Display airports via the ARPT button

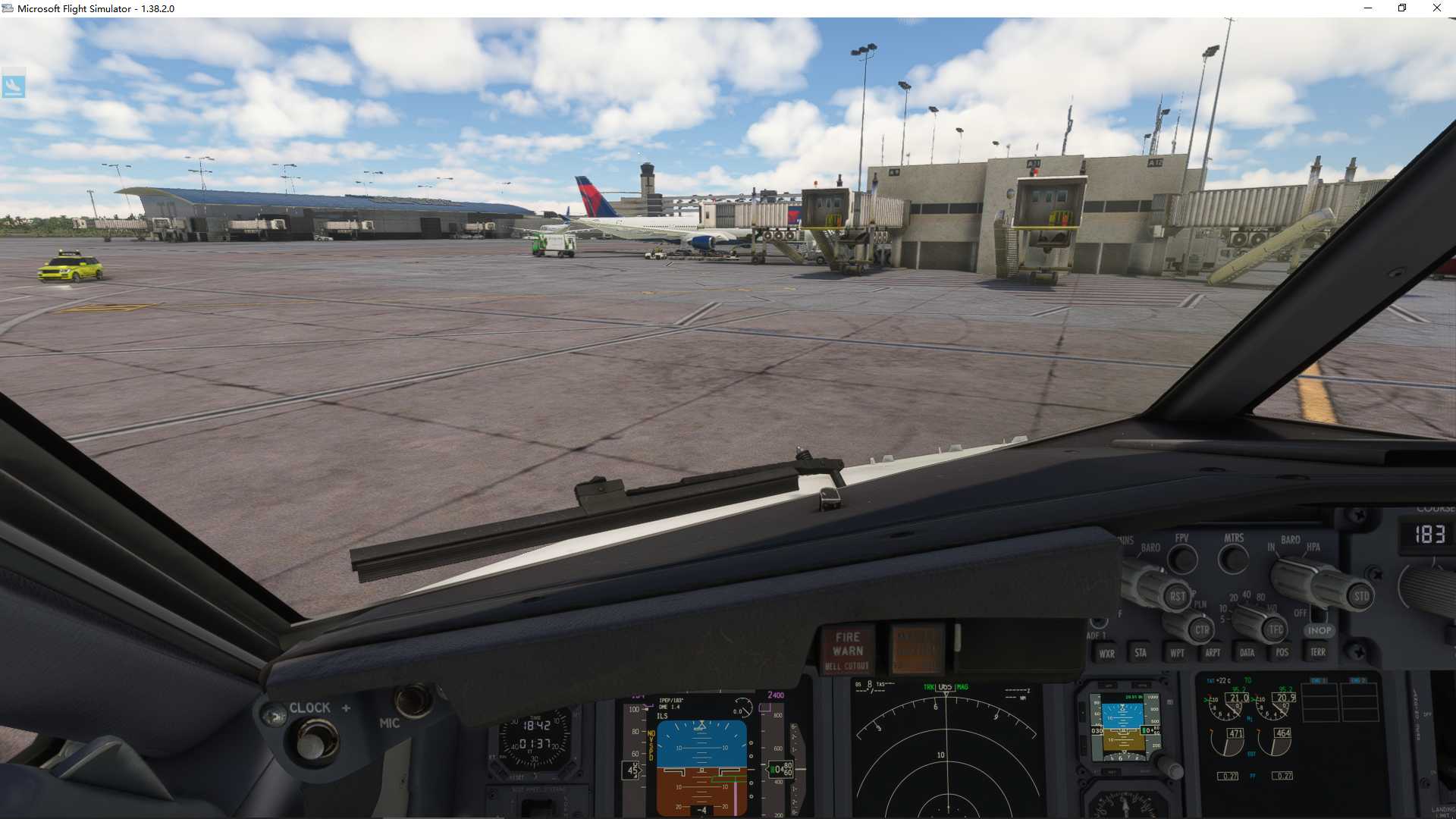(x=1213, y=652)
